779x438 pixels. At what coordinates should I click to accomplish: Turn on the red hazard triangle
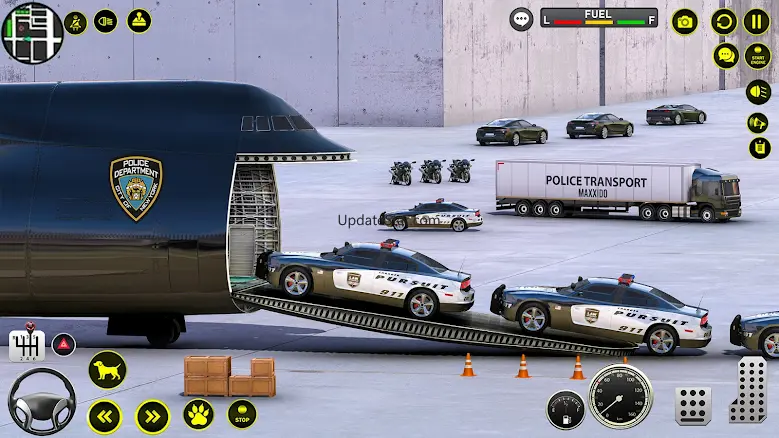[64, 343]
